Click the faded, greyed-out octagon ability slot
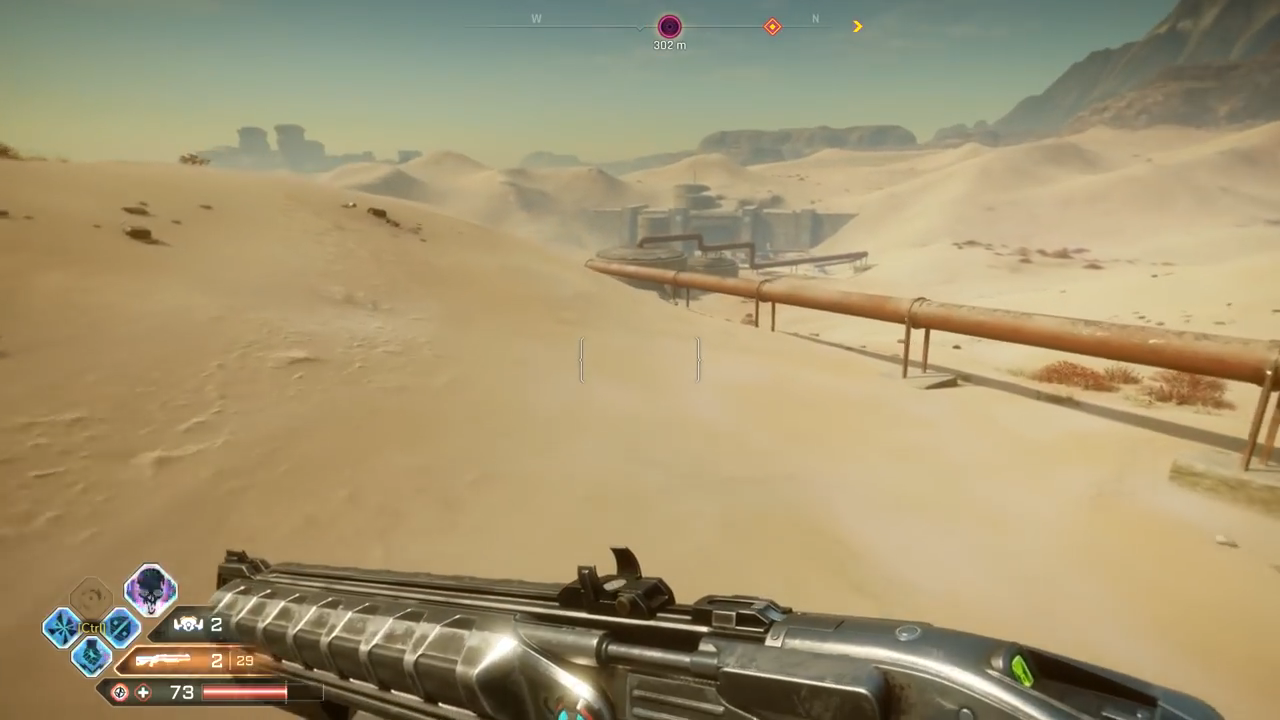The image size is (1280, 720). tap(91, 598)
